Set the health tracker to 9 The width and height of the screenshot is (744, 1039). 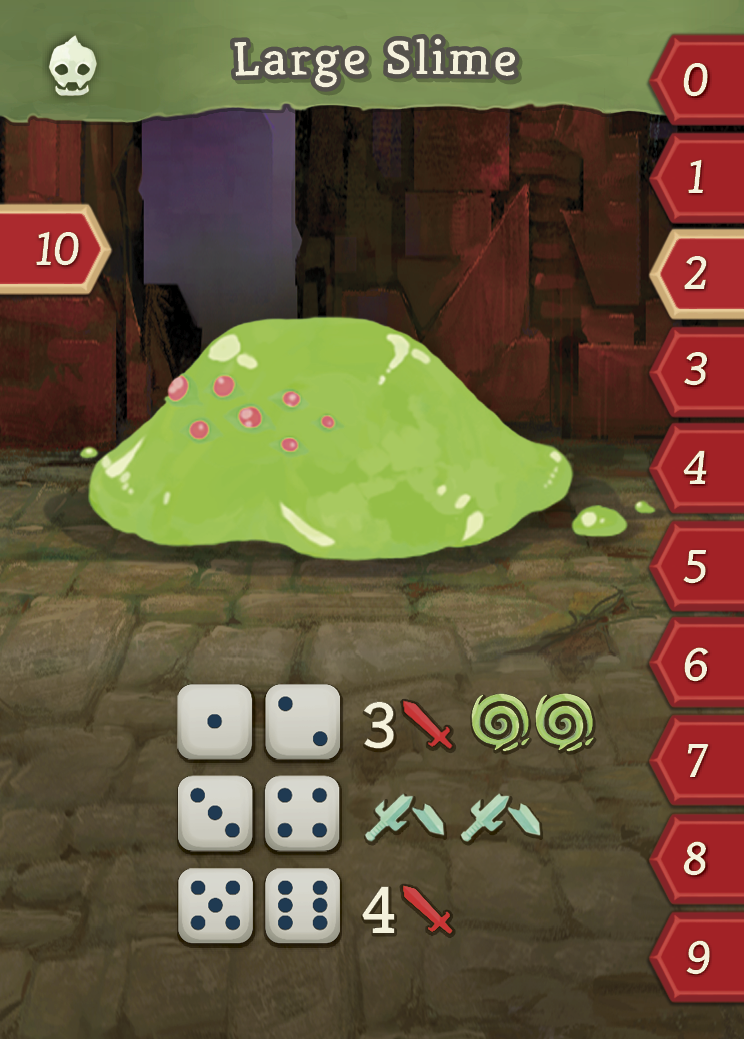(x=697, y=957)
